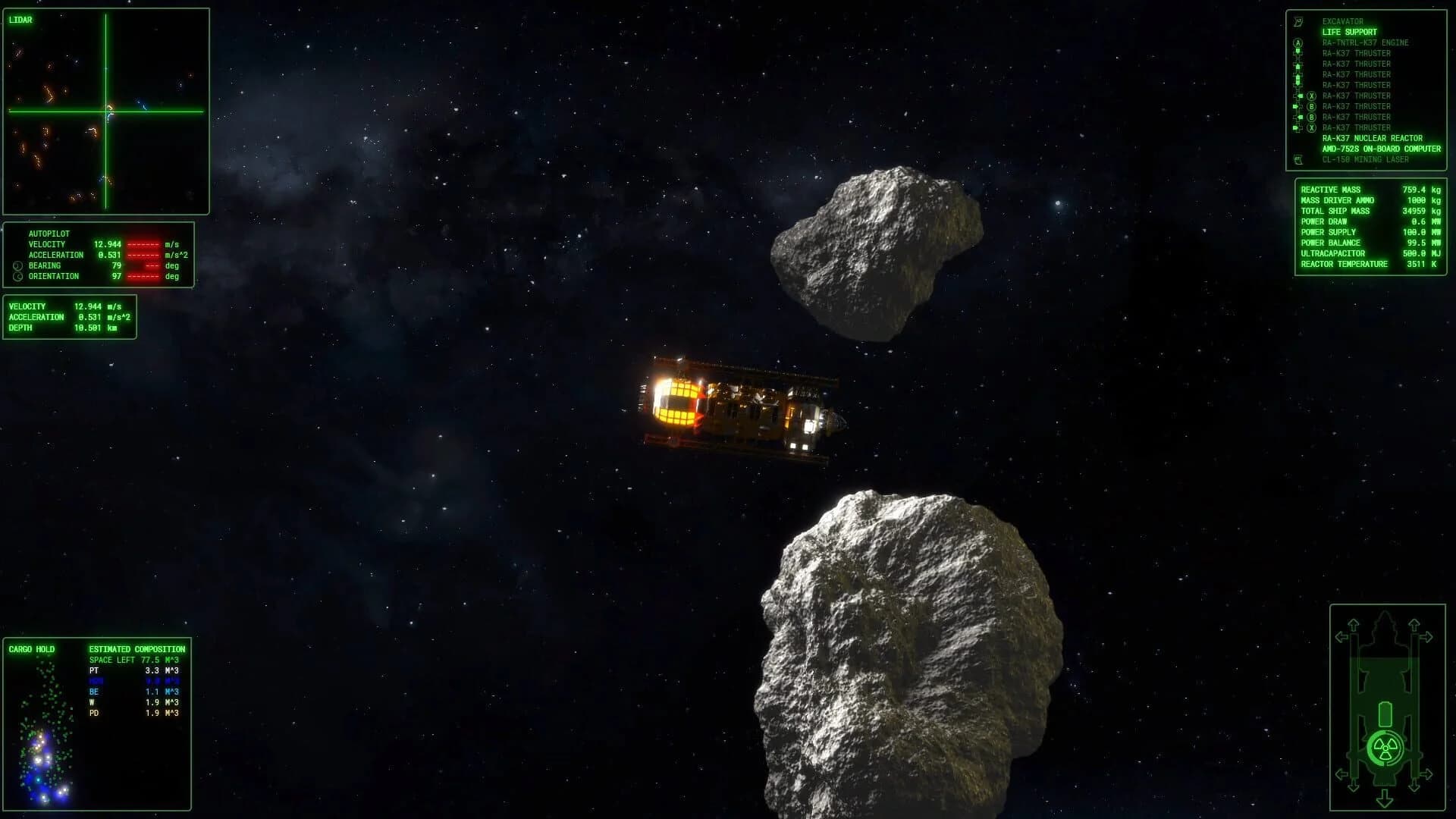This screenshot has height=819, width=1456.
Task: Click the circled X thruster binding icon
Action: click(x=1312, y=96)
